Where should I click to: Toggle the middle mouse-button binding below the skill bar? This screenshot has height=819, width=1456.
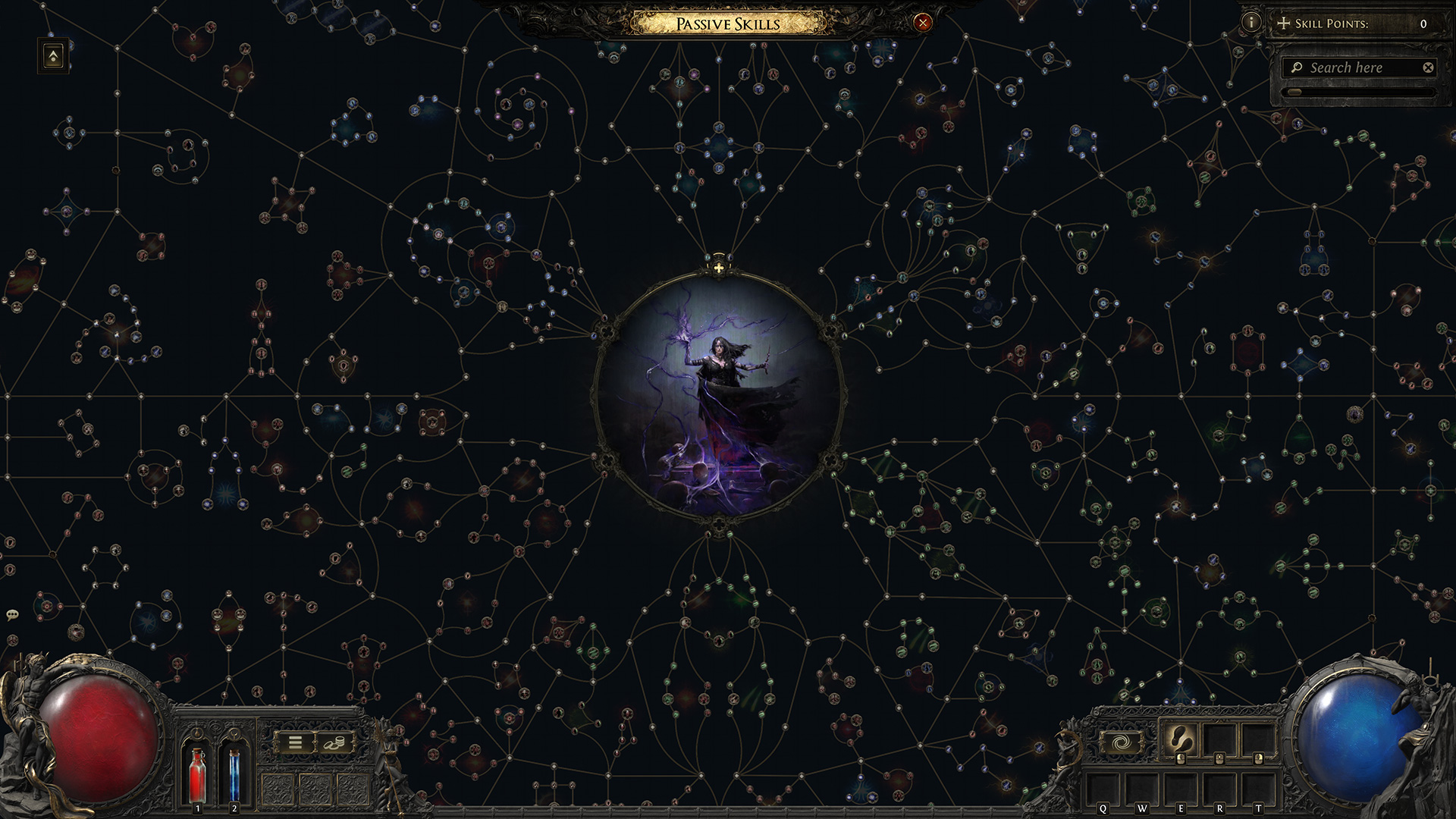coord(1219,759)
